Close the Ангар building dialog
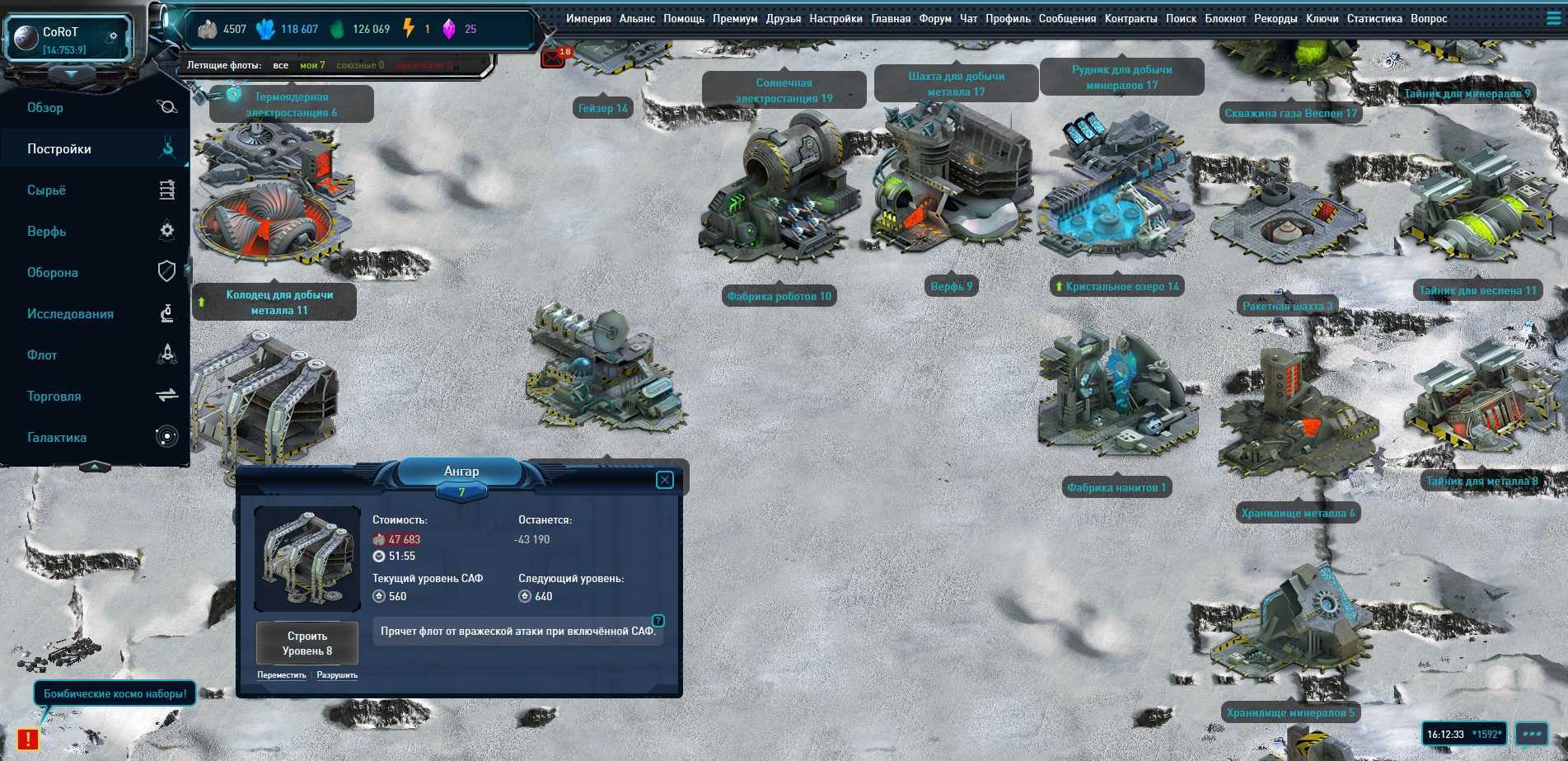 click(x=665, y=480)
